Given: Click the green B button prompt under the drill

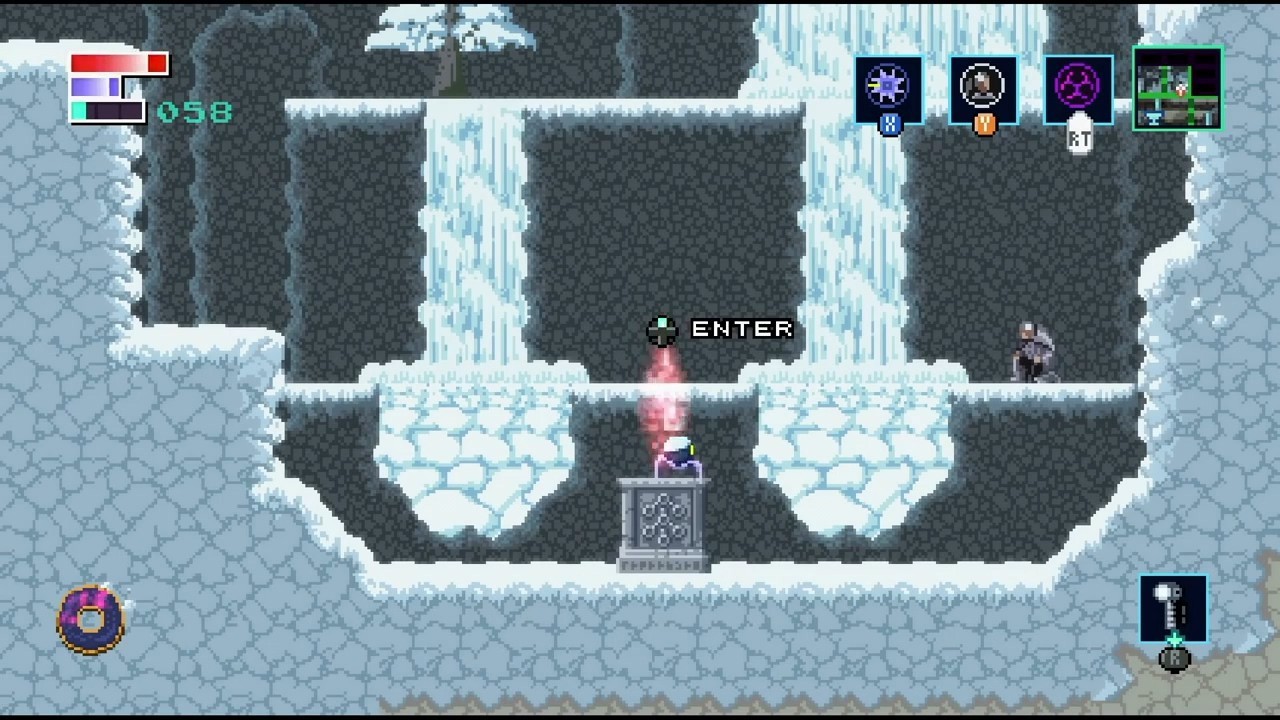Looking at the screenshot, I should 1173,660.
